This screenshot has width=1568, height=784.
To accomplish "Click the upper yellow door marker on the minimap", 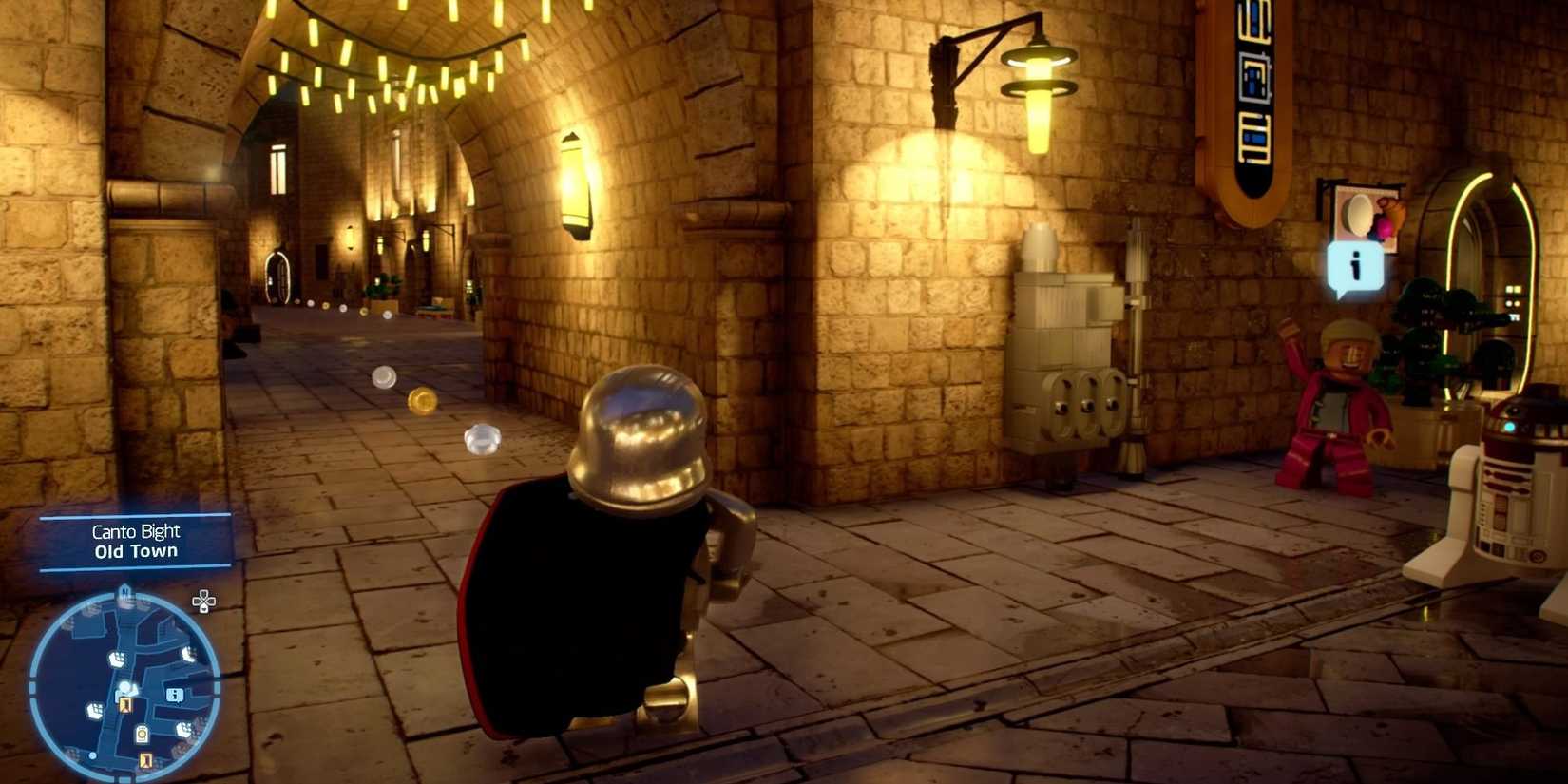I will click(126, 705).
